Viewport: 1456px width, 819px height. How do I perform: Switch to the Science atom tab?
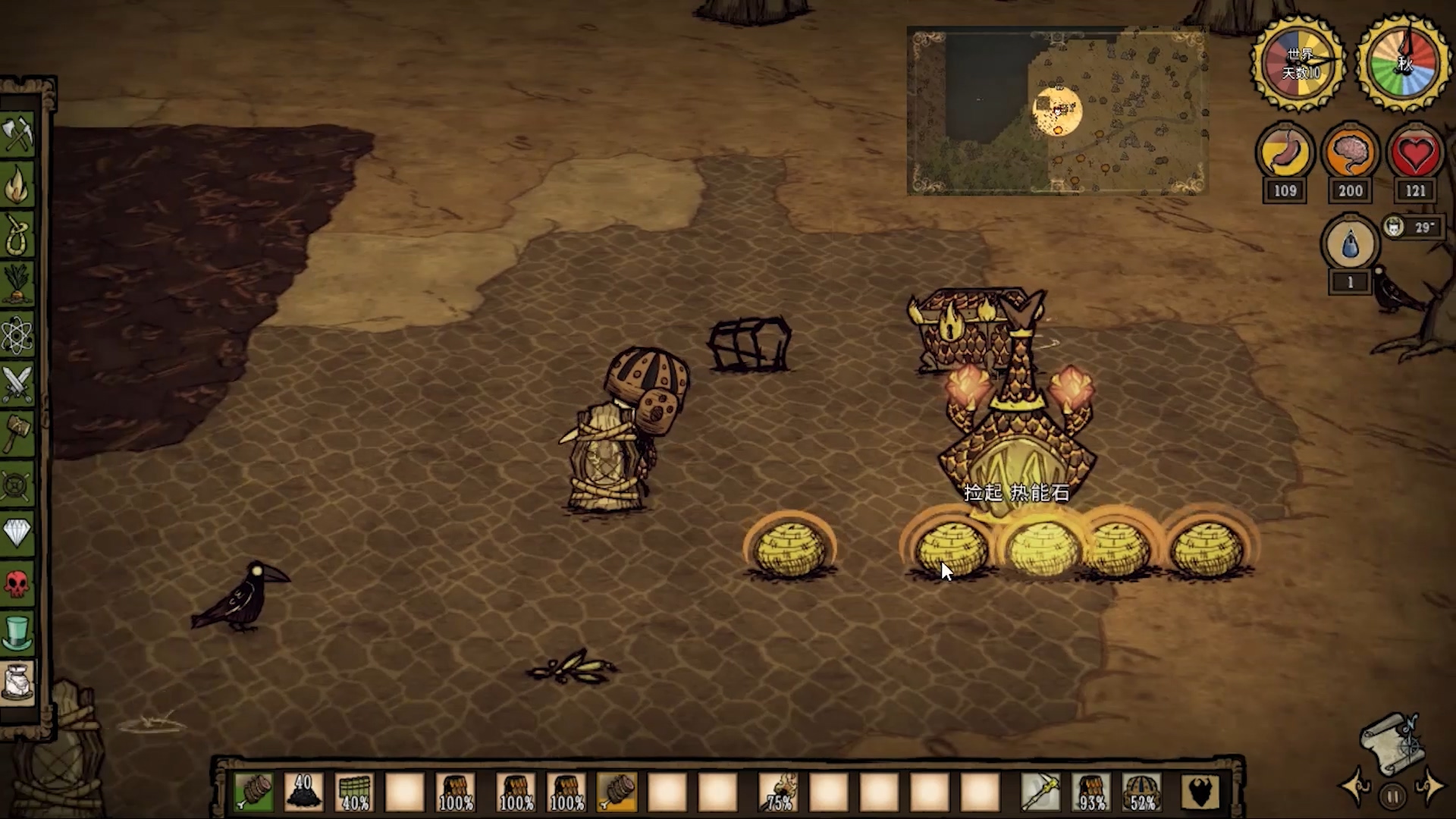pos(17,334)
